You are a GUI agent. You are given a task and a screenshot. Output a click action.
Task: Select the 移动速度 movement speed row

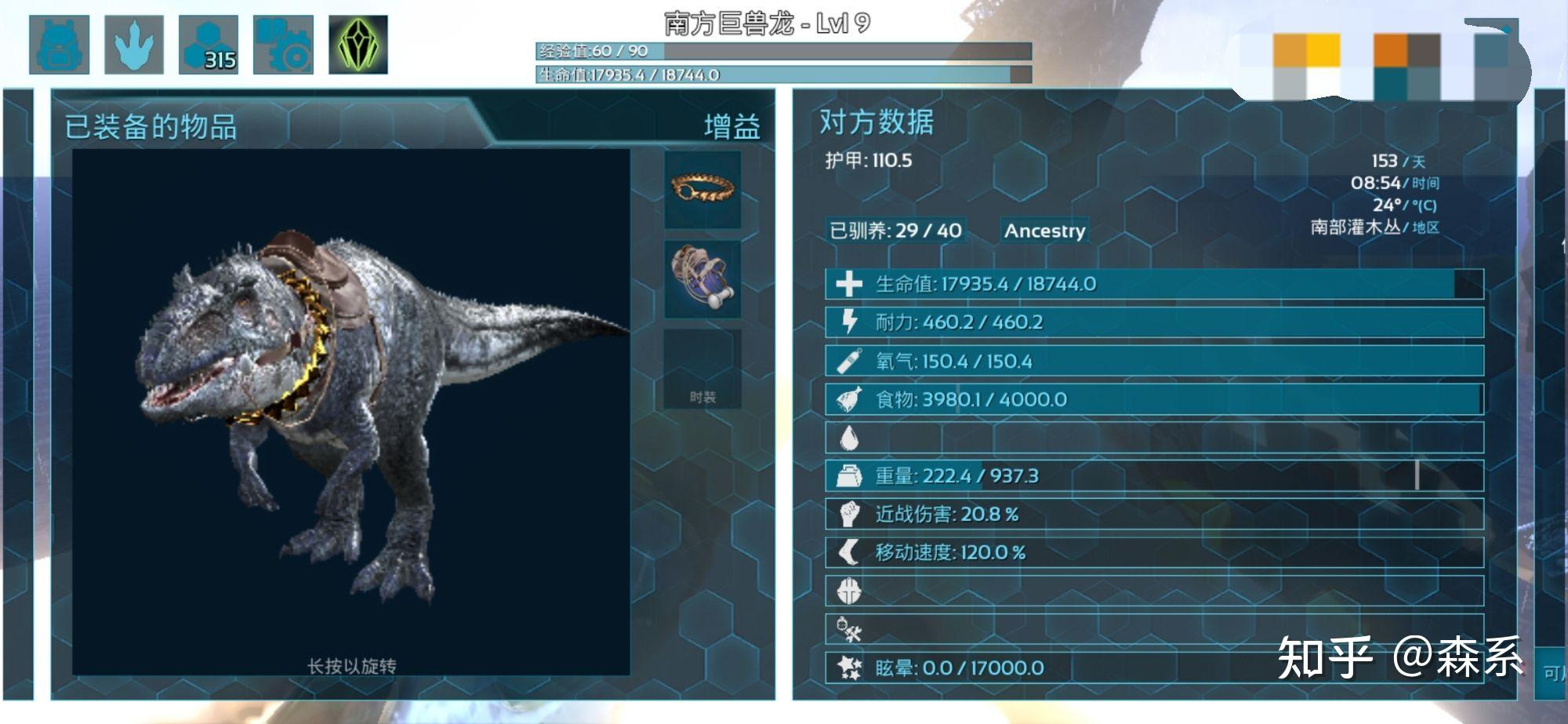[x=1154, y=552]
